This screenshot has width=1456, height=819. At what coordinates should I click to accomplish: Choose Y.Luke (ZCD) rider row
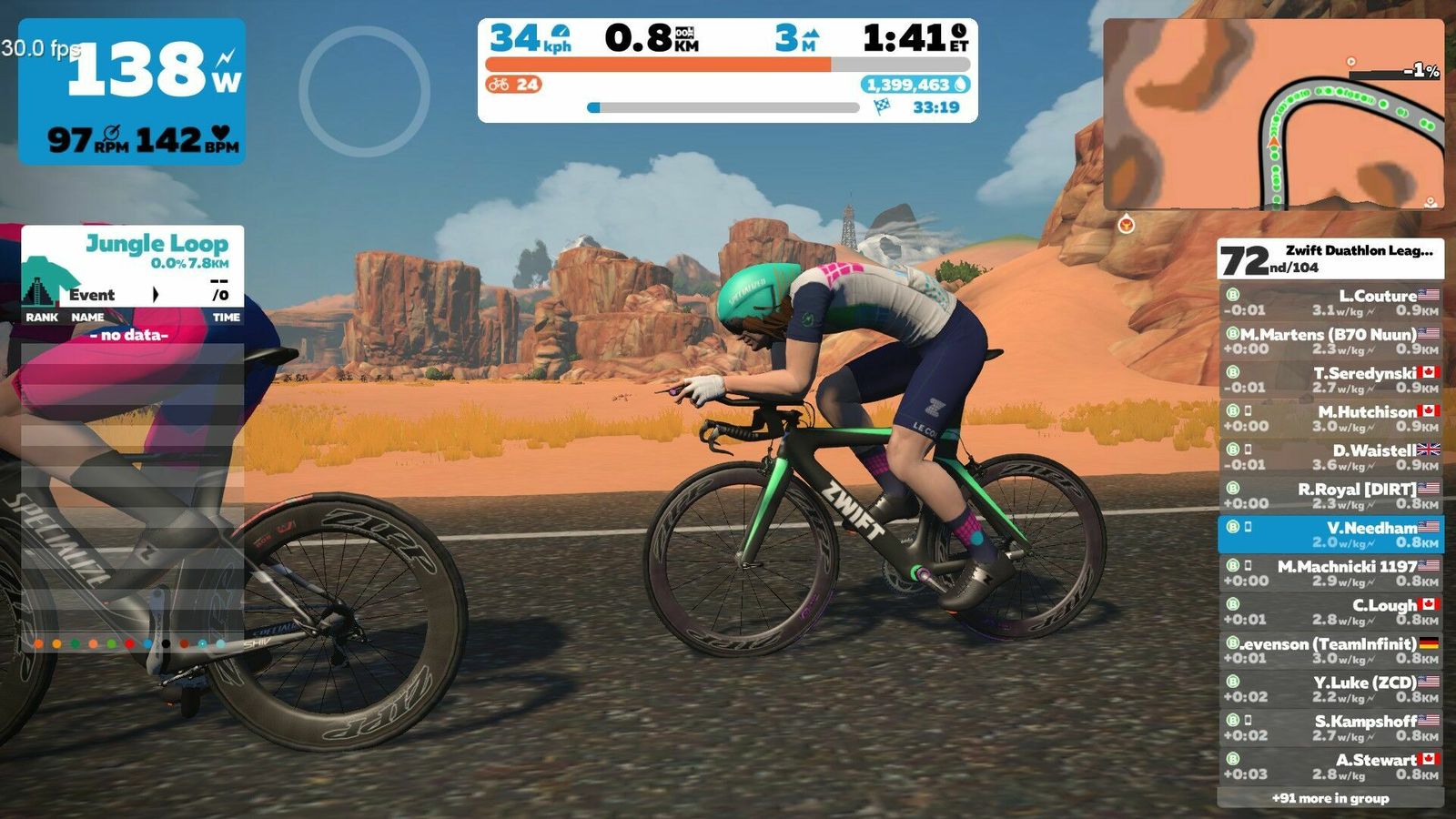(1330, 689)
